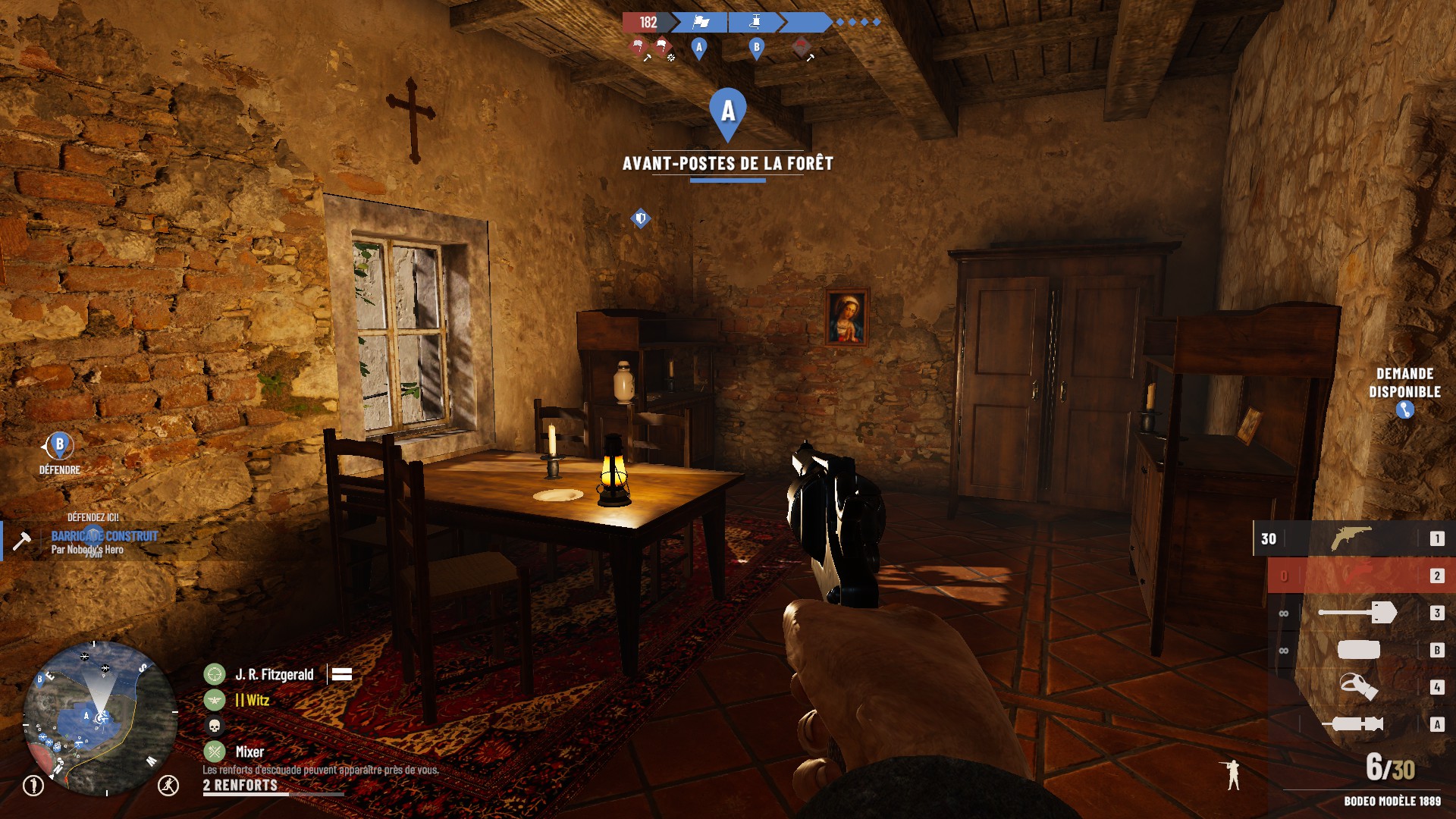Open the circular minimap
This screenshot has width=1456, height=819.
click(x=99, y=717)
